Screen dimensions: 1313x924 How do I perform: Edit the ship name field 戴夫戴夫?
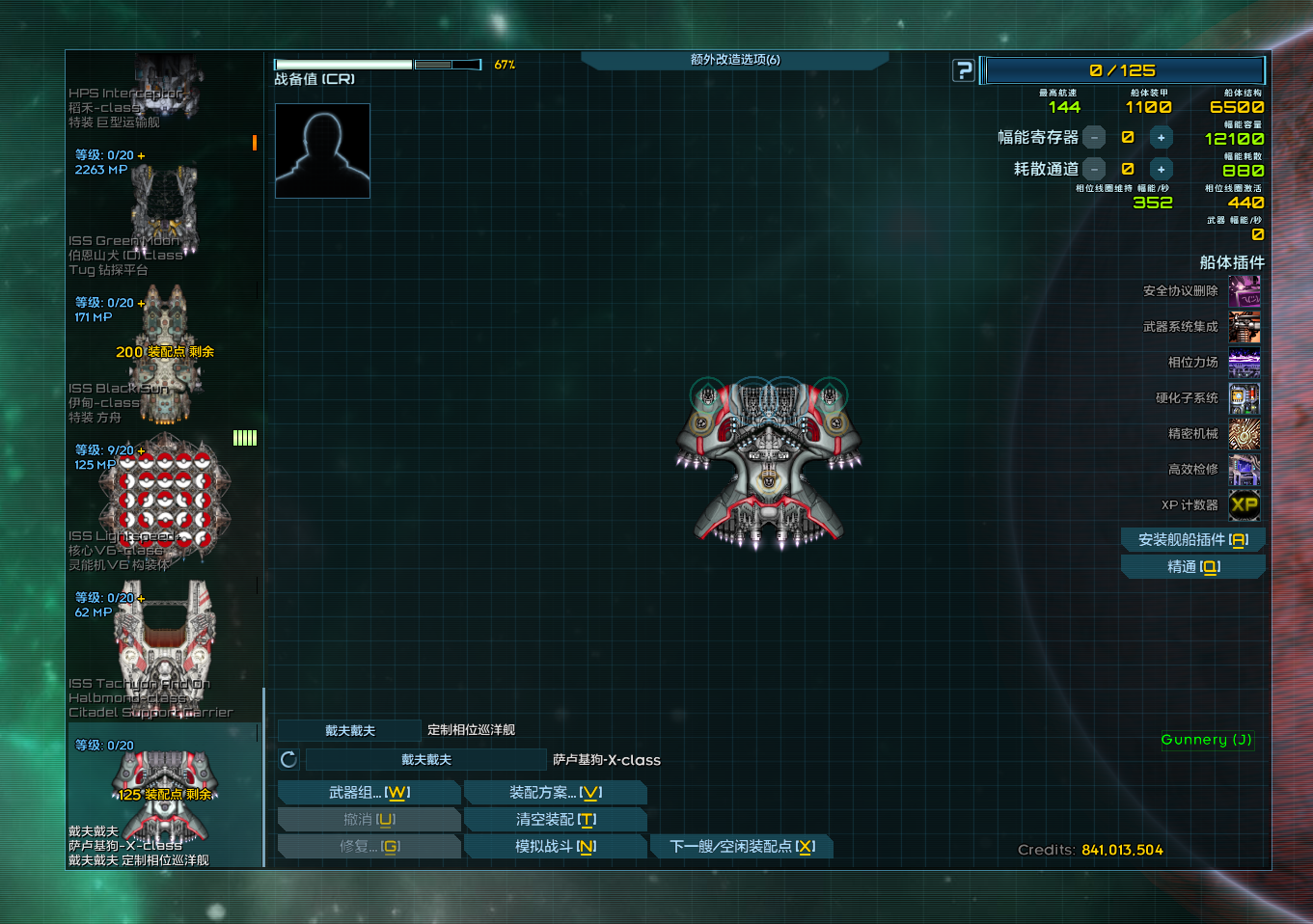point(425,760)
